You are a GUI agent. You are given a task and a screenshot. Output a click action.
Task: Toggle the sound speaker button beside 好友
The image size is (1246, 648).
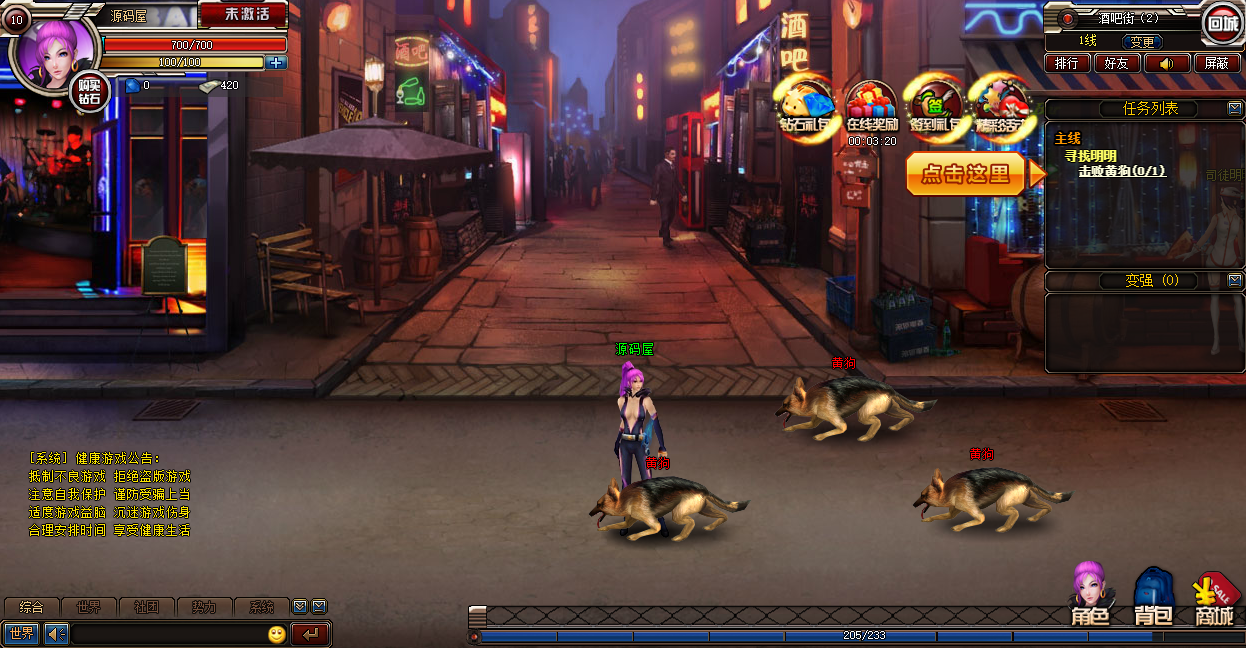point(1167,63)
